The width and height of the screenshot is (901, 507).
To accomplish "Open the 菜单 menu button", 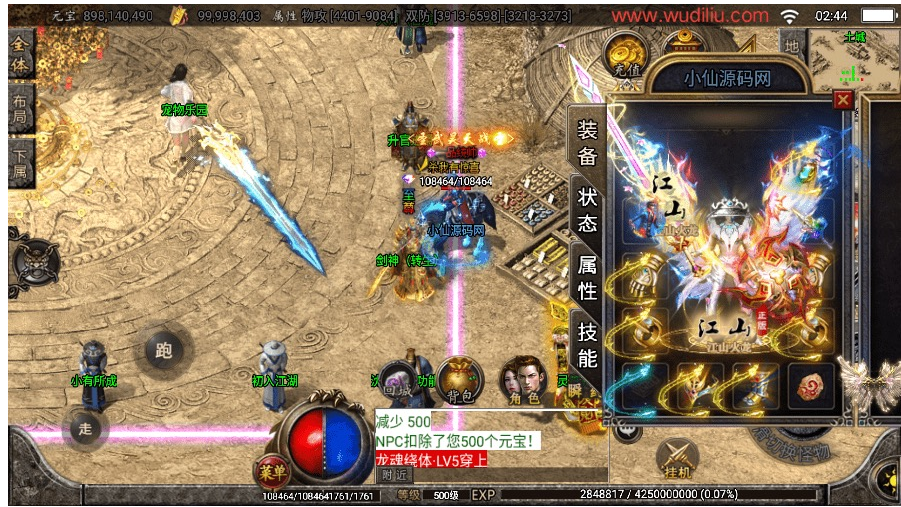I will click(x=268, y=470).
